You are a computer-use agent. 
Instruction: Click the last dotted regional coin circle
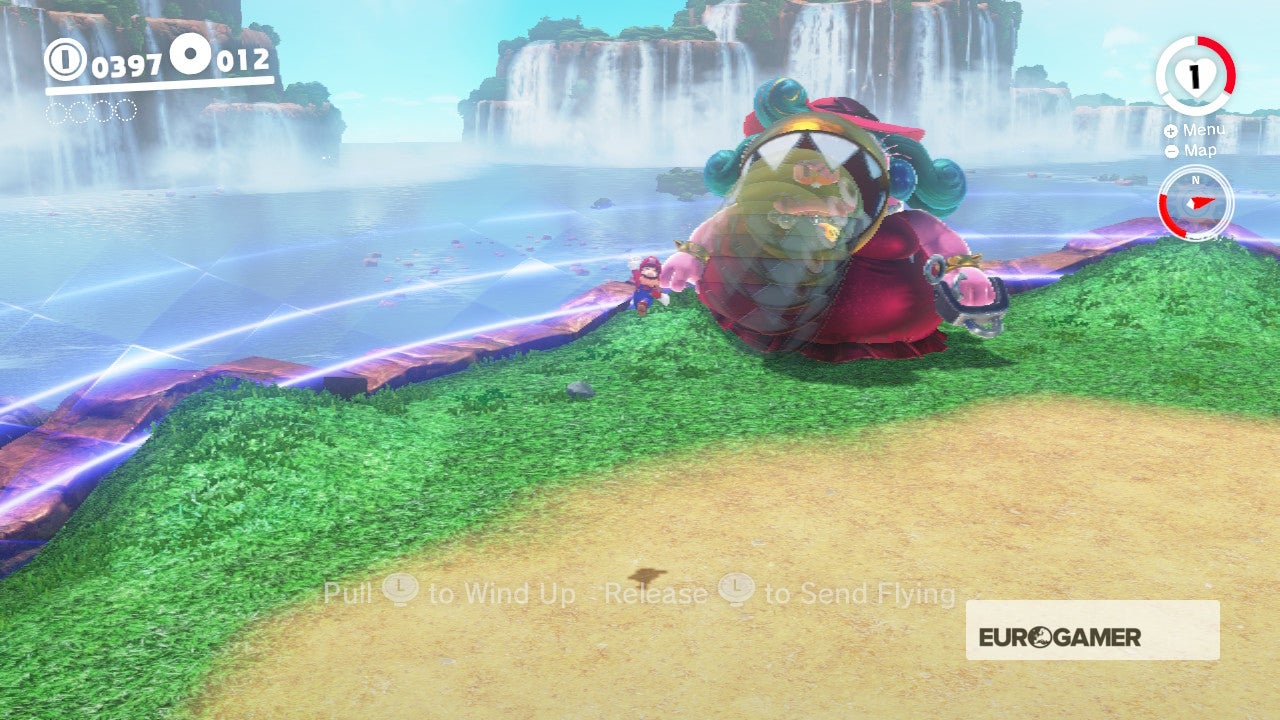point(125,112)
